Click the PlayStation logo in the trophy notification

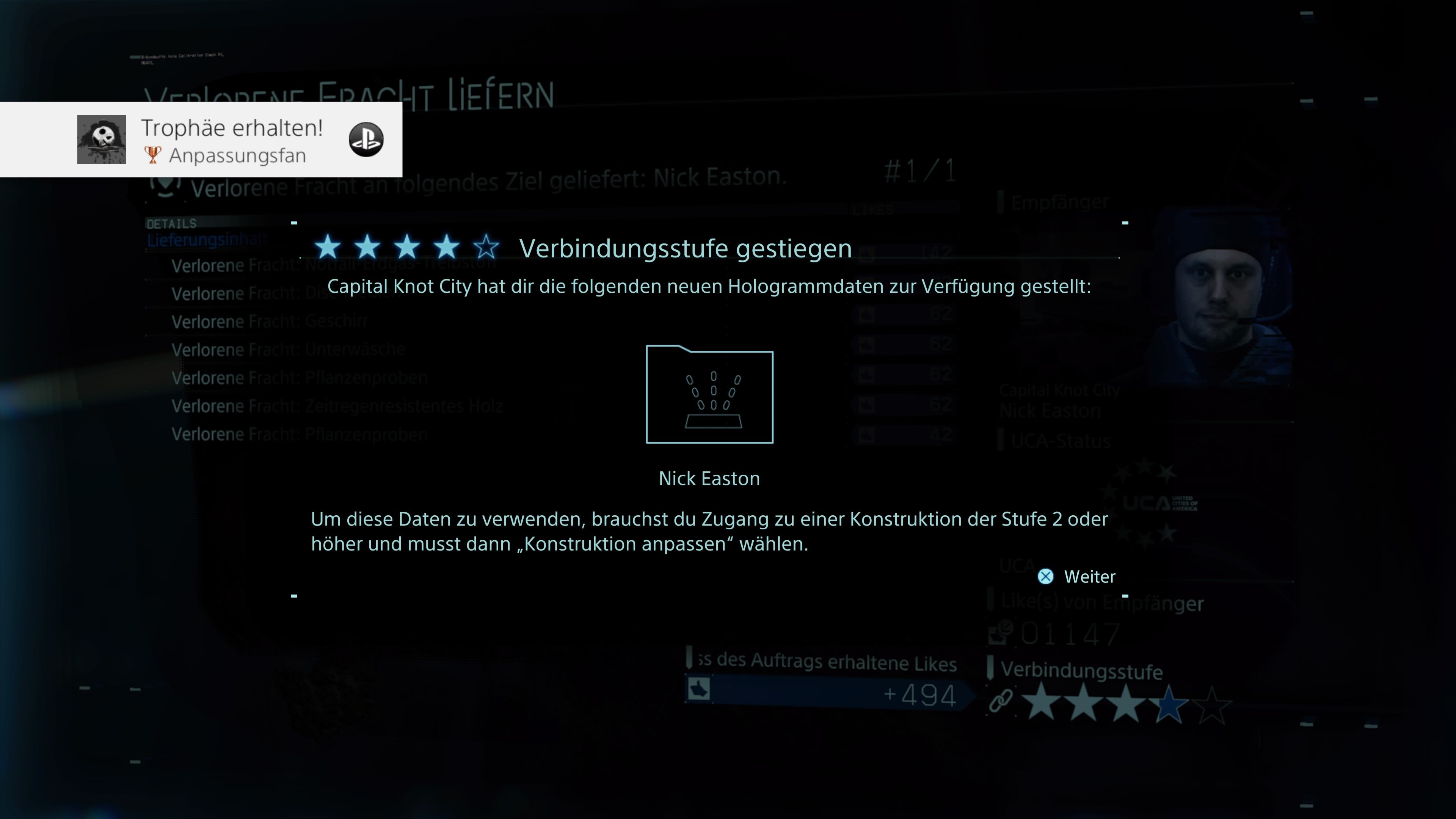pos(364,140)
